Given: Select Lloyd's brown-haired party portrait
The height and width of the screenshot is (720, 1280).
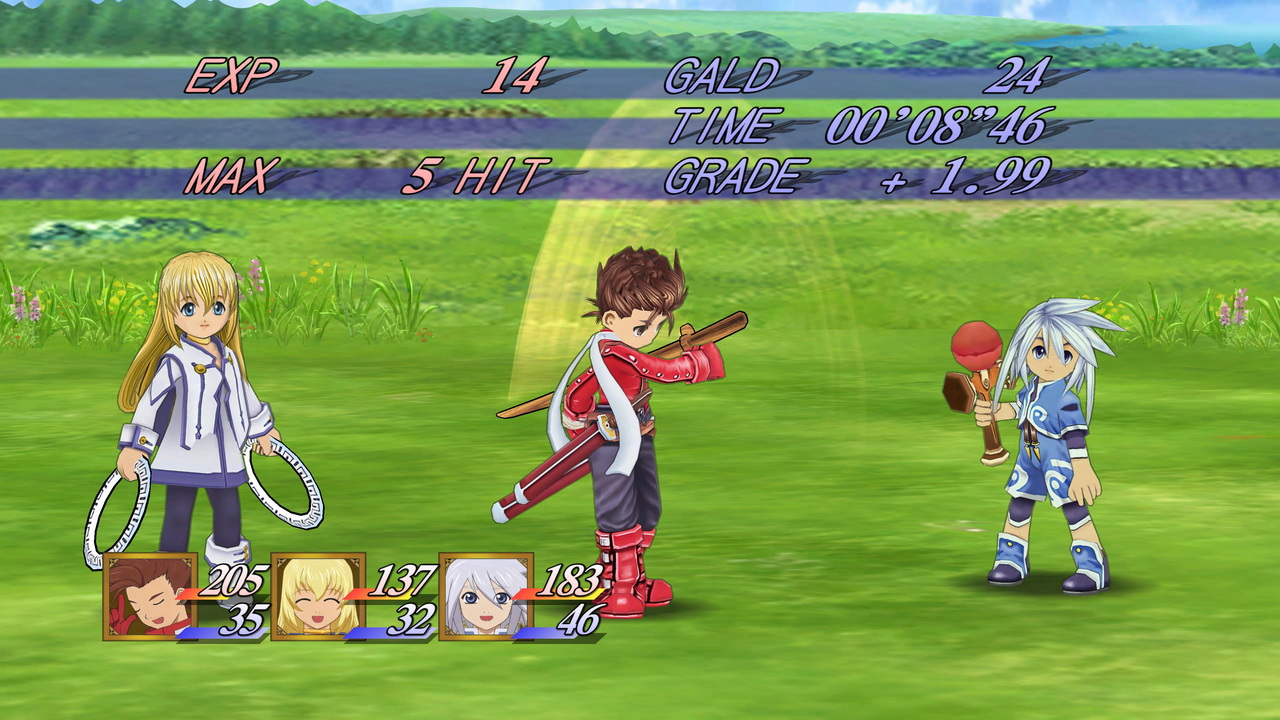Looking at the screenshot, I should (150, 596).
